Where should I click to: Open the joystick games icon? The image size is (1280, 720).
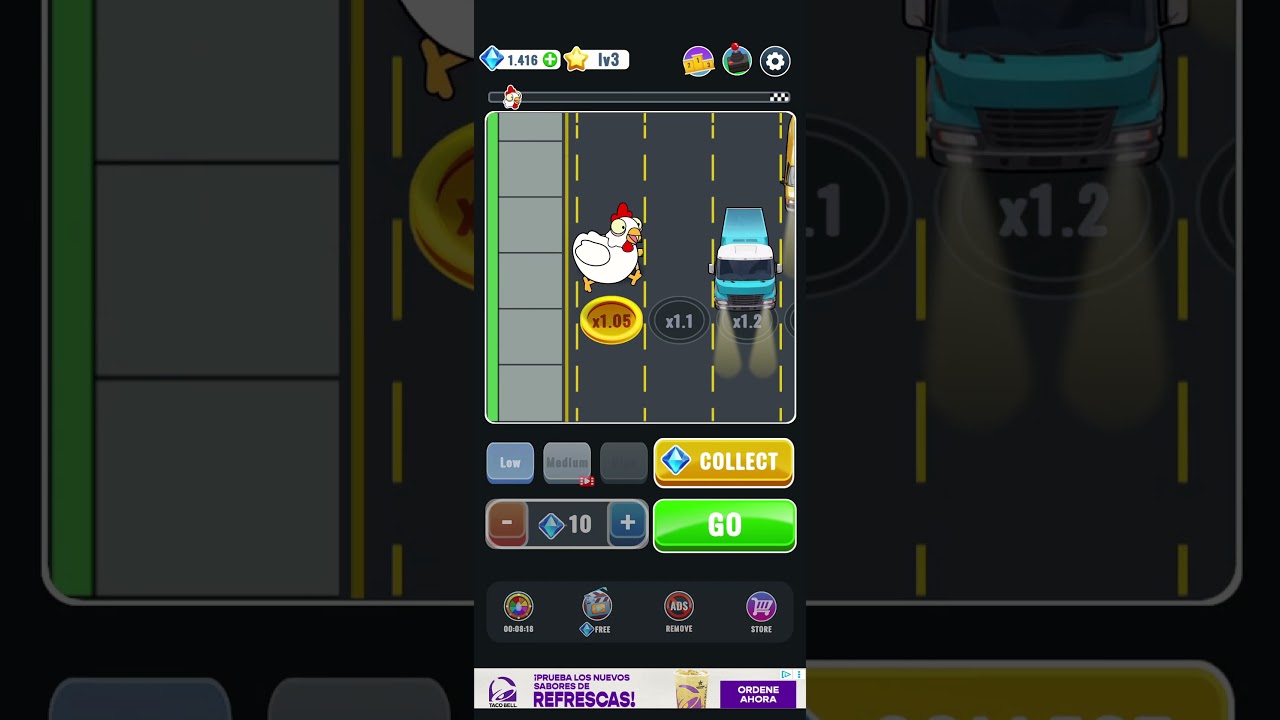(737, 61)
